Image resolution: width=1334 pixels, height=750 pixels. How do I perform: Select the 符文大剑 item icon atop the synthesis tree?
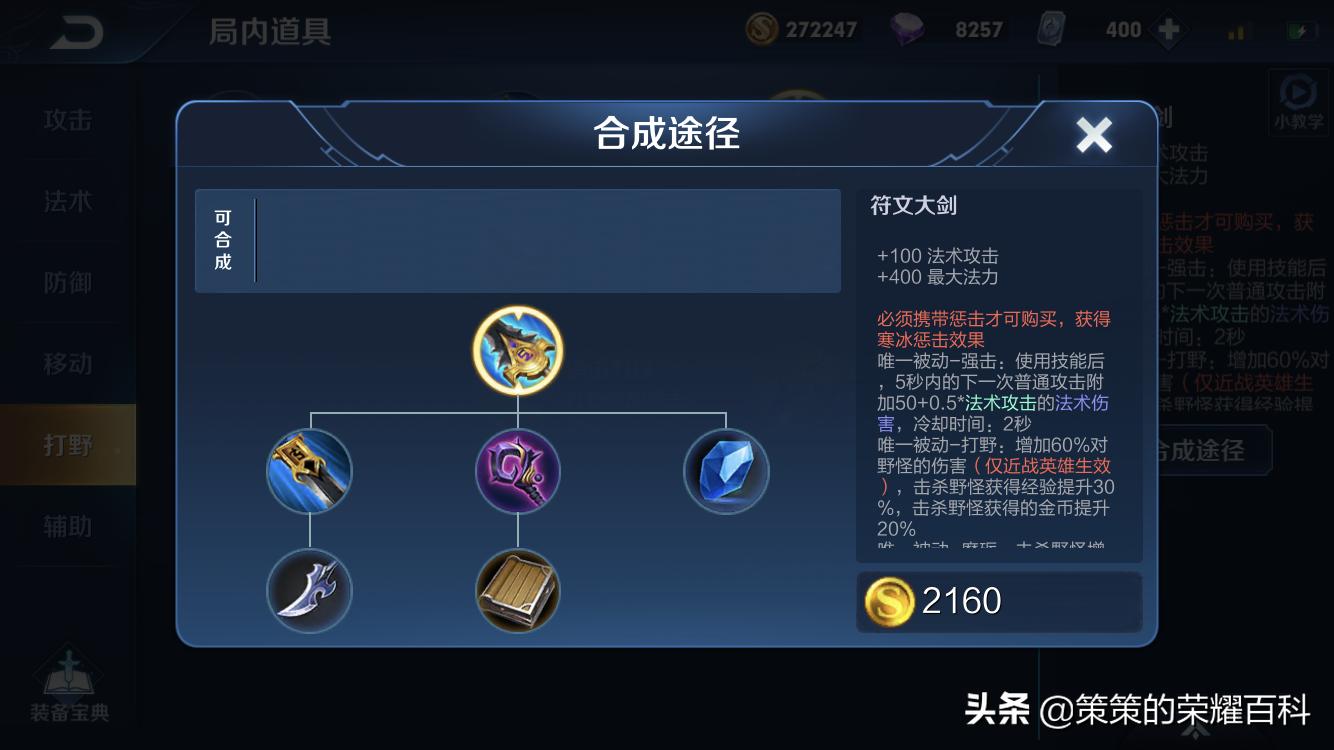517,350
